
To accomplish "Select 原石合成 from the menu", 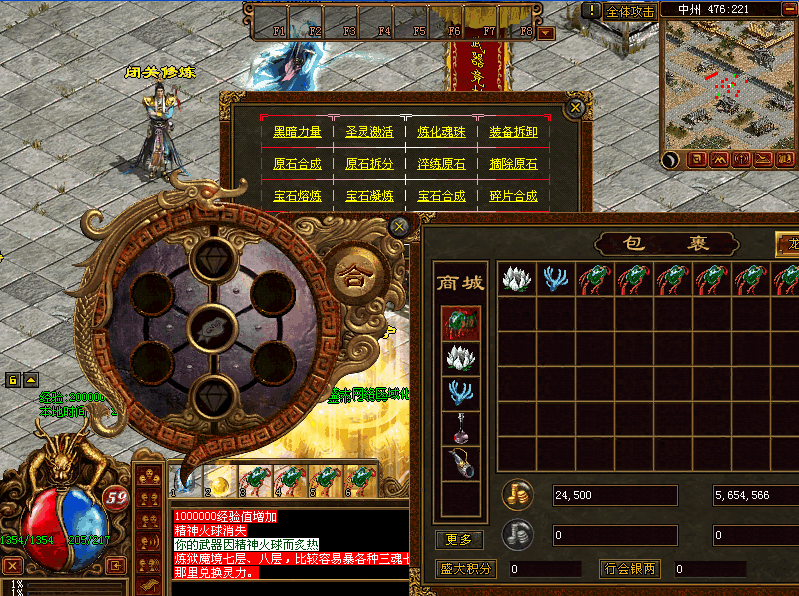I will coord(297,164).
